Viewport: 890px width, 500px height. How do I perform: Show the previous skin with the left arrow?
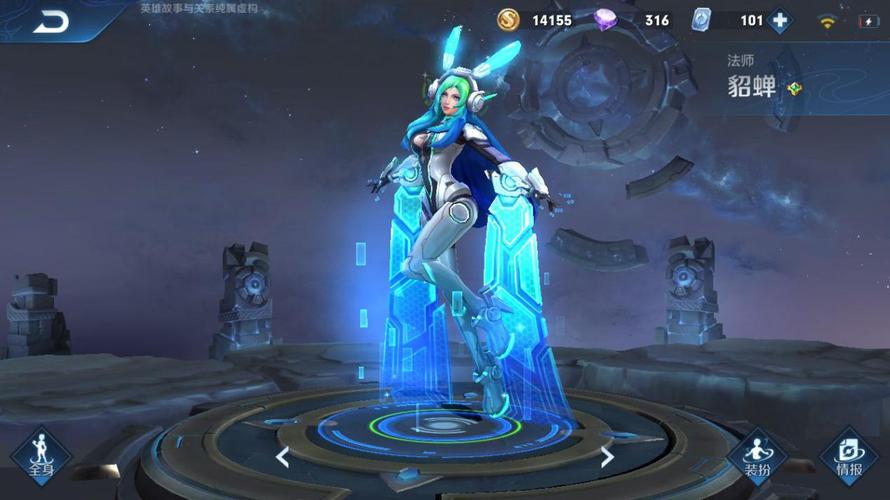(283, 457)
